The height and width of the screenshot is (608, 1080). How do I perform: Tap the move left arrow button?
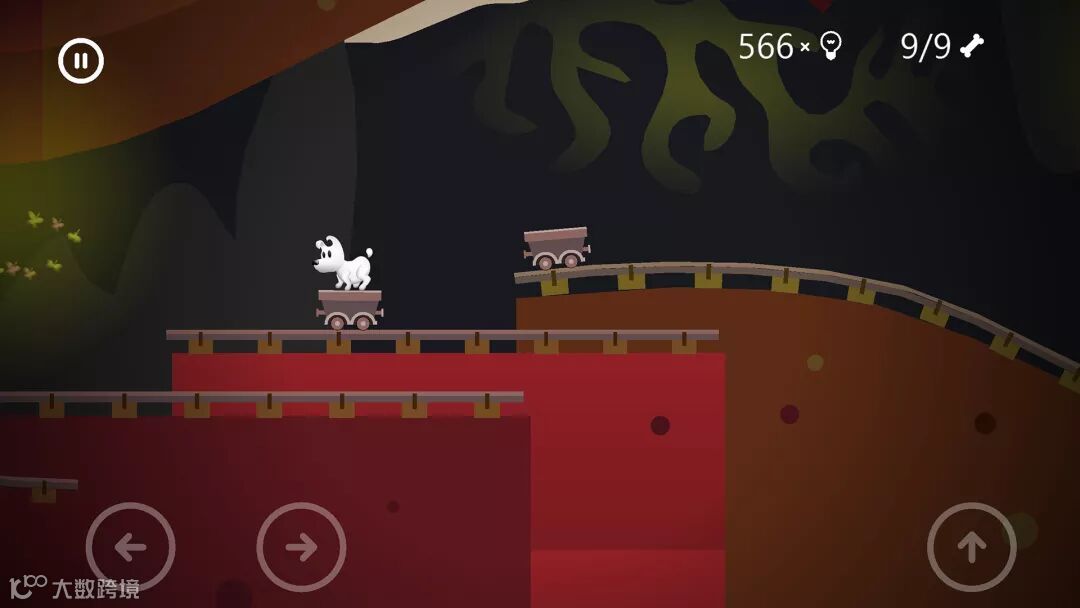pyautogui.click(x=130, y=546)
